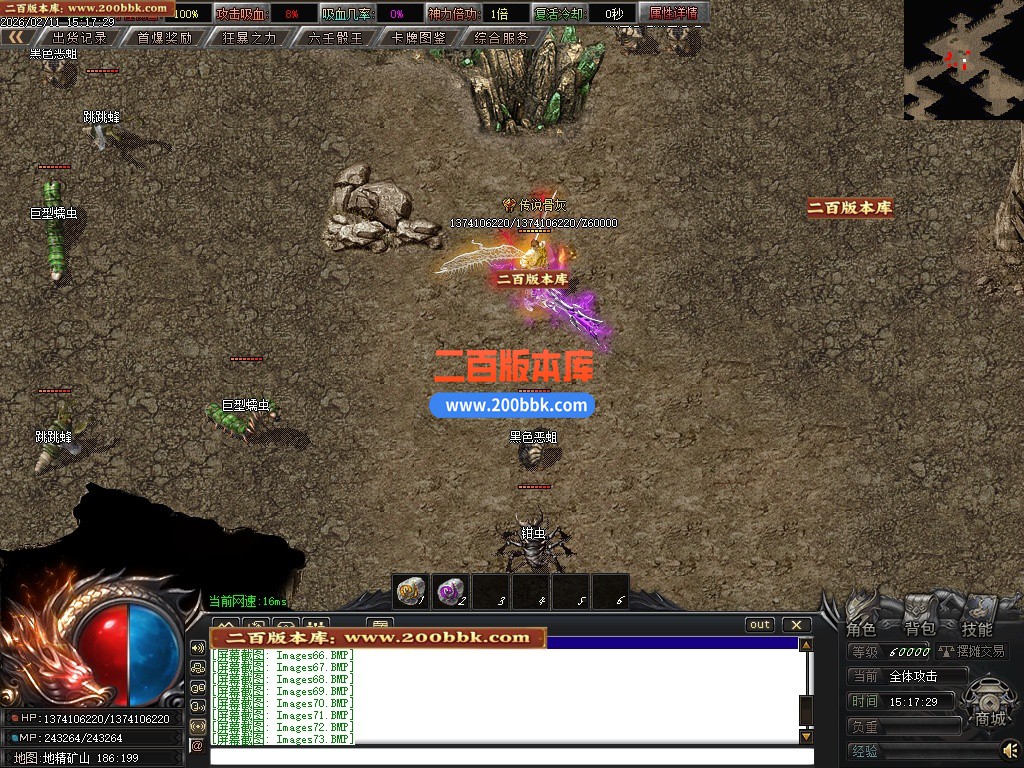This screenshot has width=1024, height=768.
Task: Toggle the sound speaker icon
Action: point(1011,749)
